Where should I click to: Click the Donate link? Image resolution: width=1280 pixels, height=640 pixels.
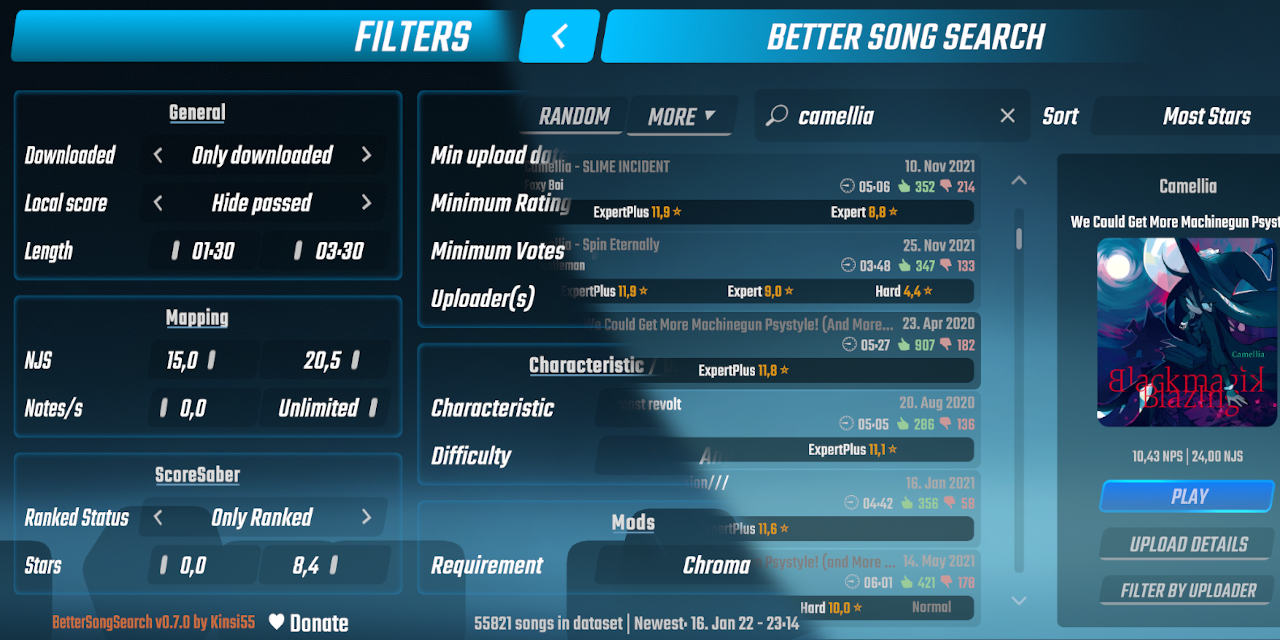(x=308, y=623)
